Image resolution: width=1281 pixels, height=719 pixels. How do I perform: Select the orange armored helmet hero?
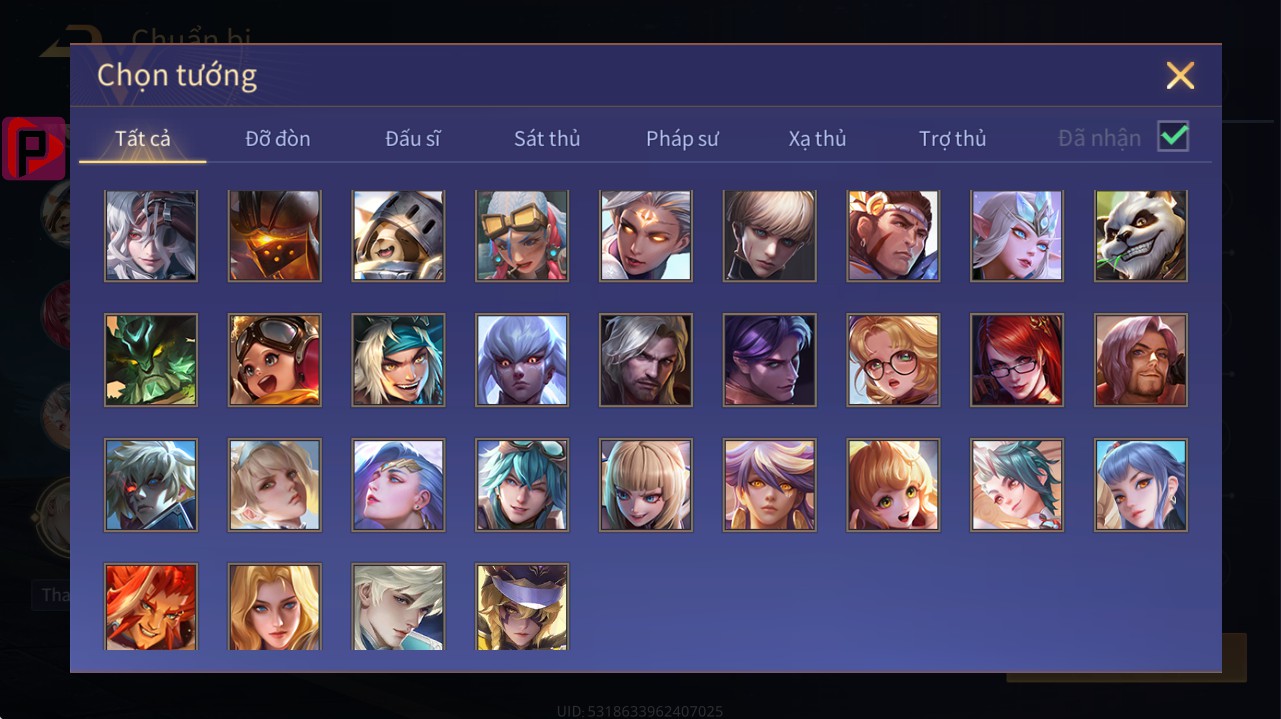tap(275, 236)
